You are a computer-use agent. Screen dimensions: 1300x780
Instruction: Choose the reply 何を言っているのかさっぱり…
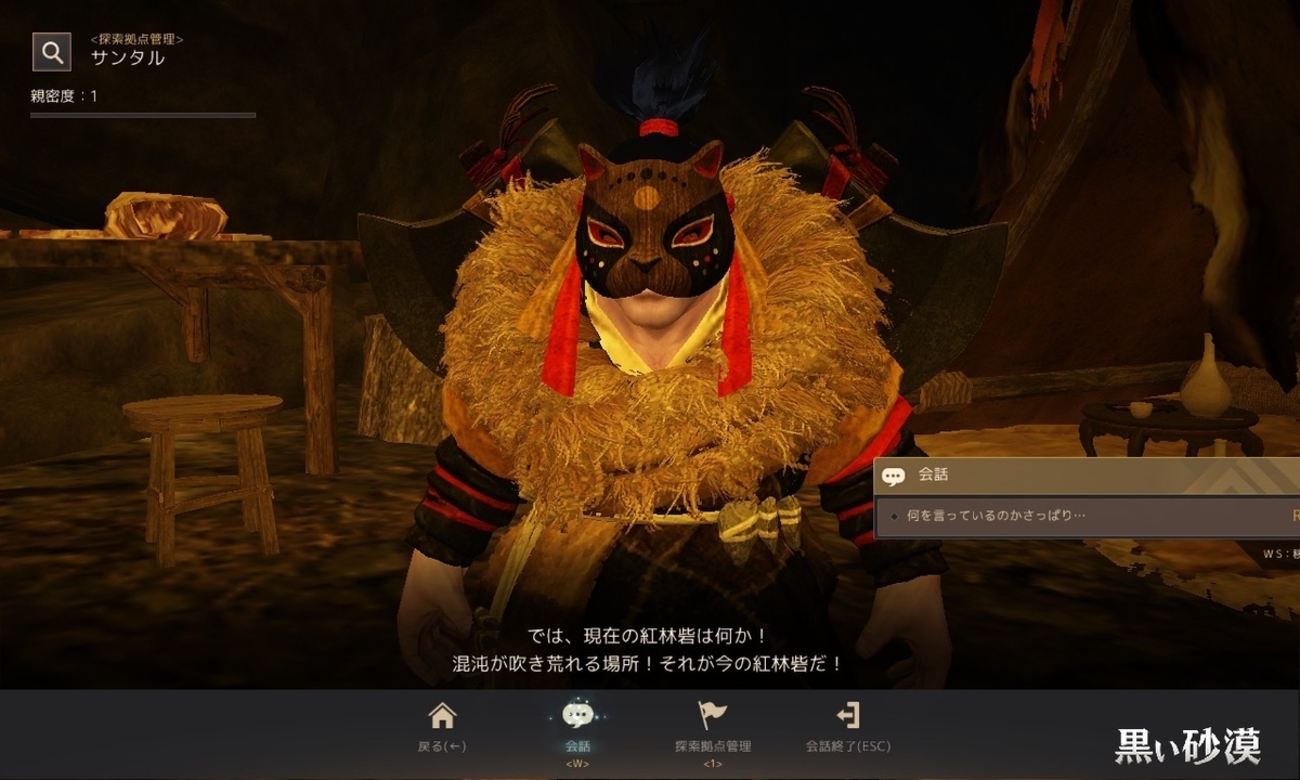[995, 516]
